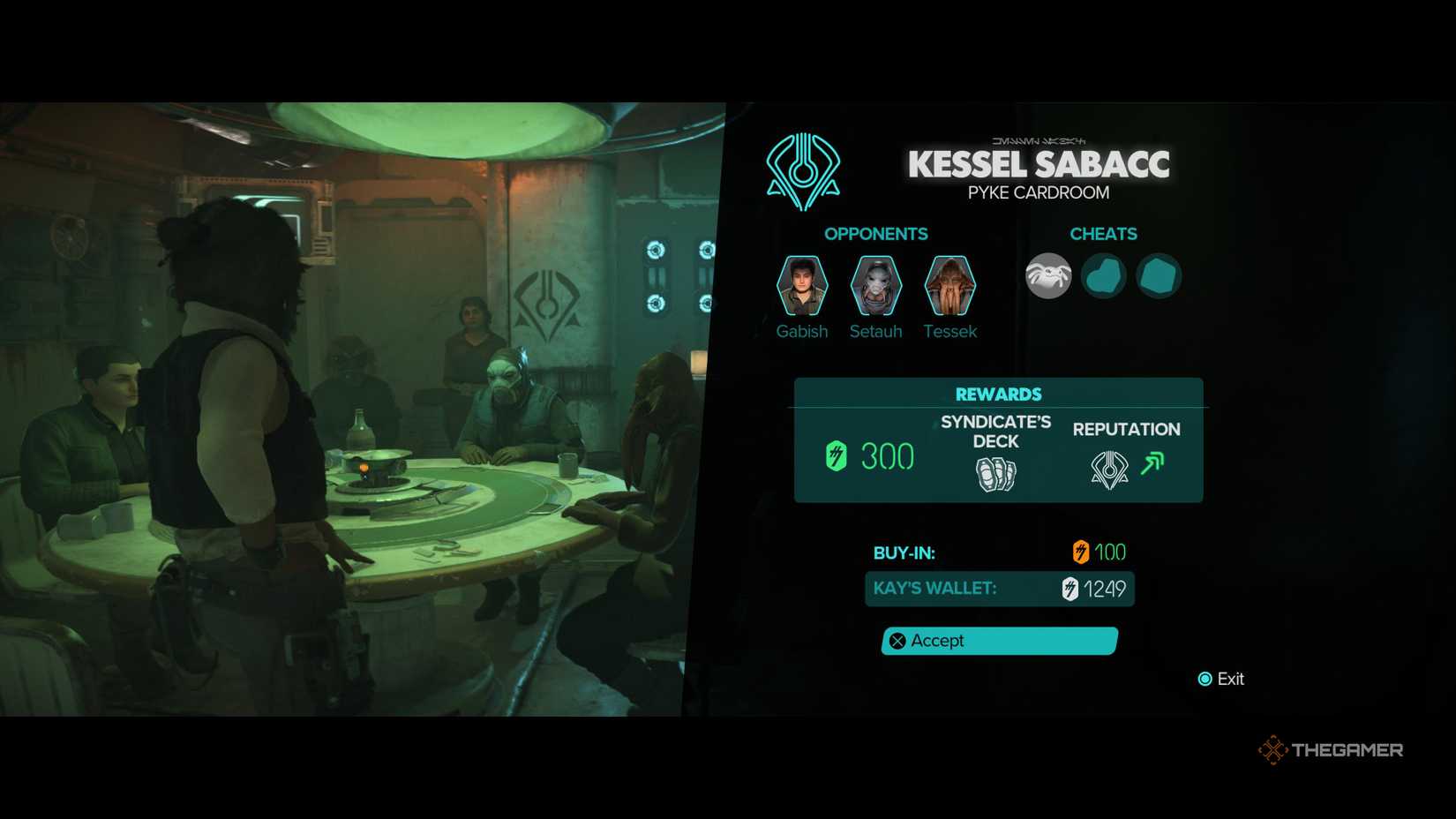Select the second unrevealed cheat slot
1456x819 pixels.
pos(1103,275)
